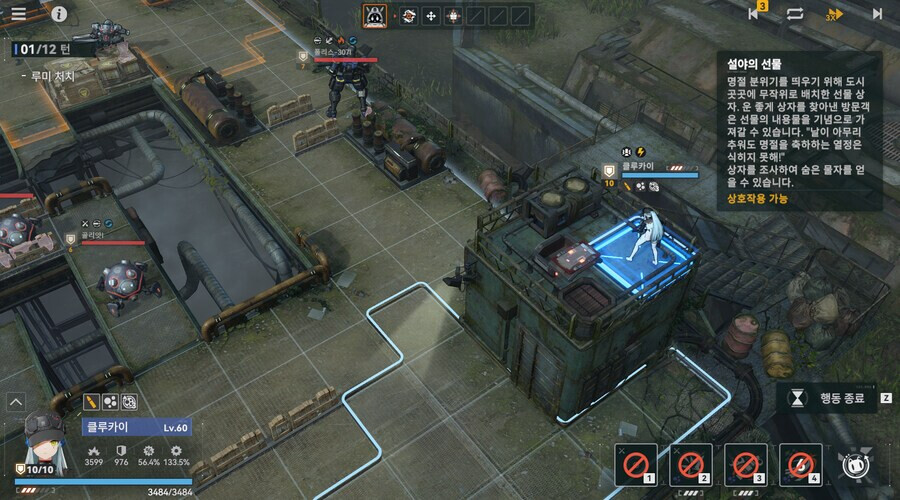
Task: Select the bullet buff icon above 클루카이's name
Action: point(91,402)
